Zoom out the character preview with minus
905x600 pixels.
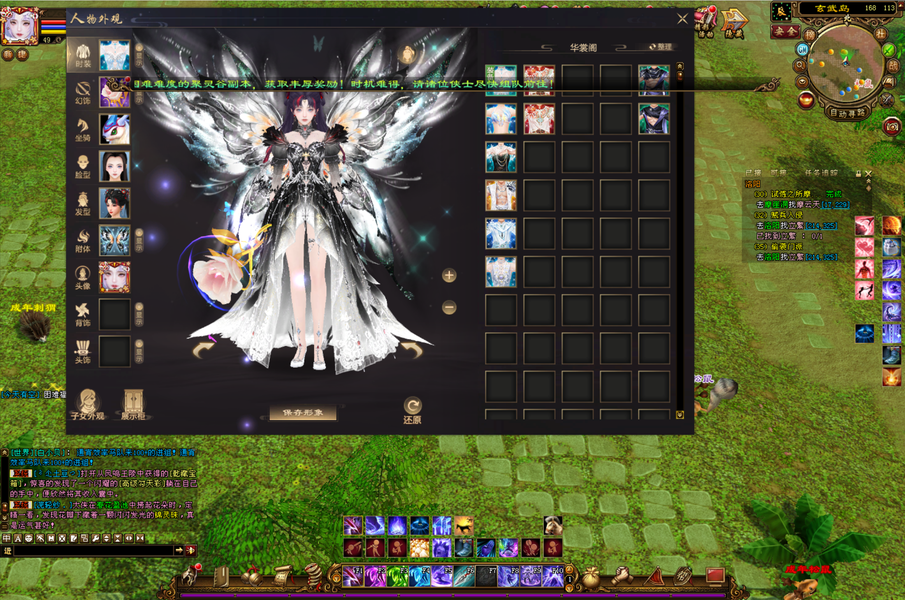coord(449,307)
